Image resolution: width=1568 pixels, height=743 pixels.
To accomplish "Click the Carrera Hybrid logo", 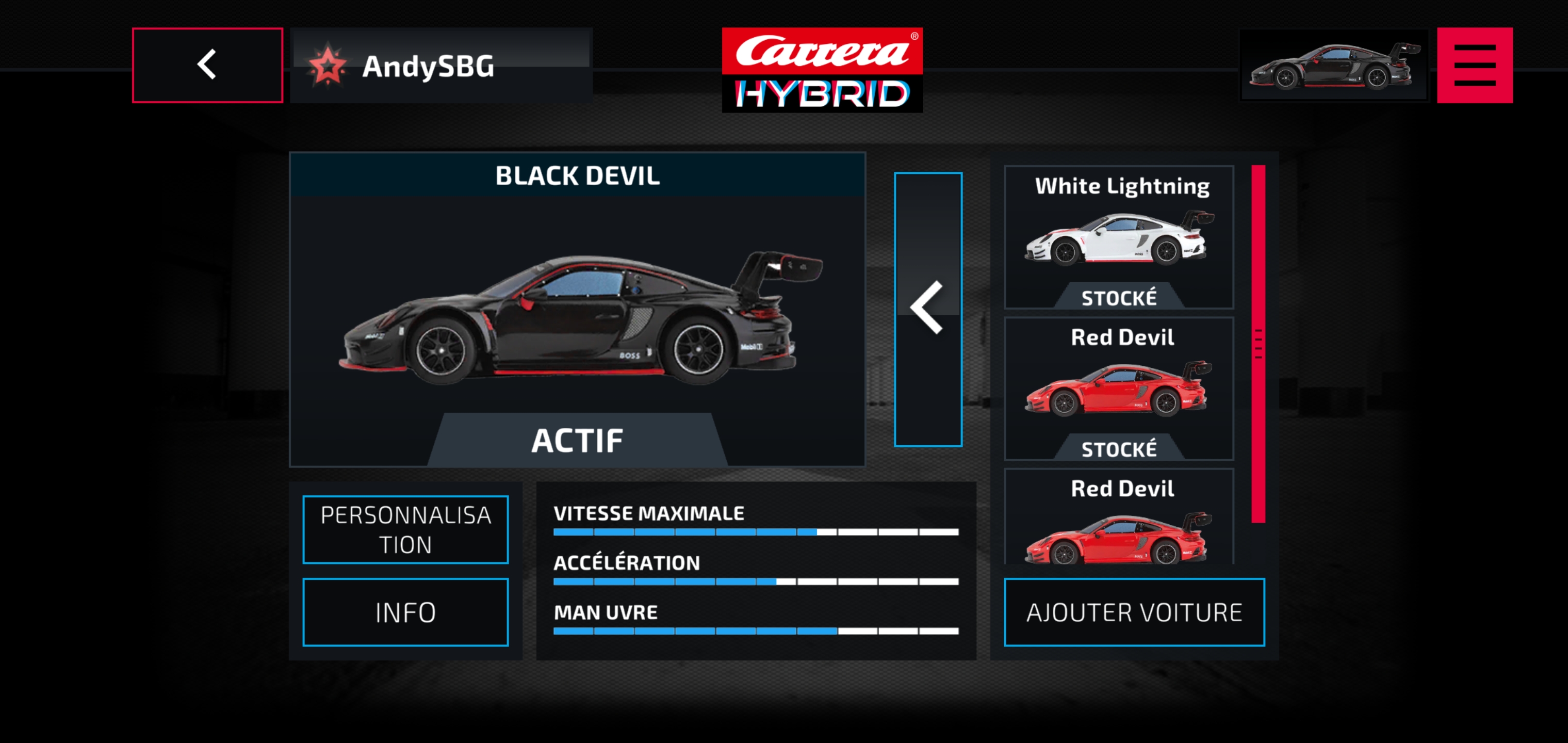I will (822, 70).
